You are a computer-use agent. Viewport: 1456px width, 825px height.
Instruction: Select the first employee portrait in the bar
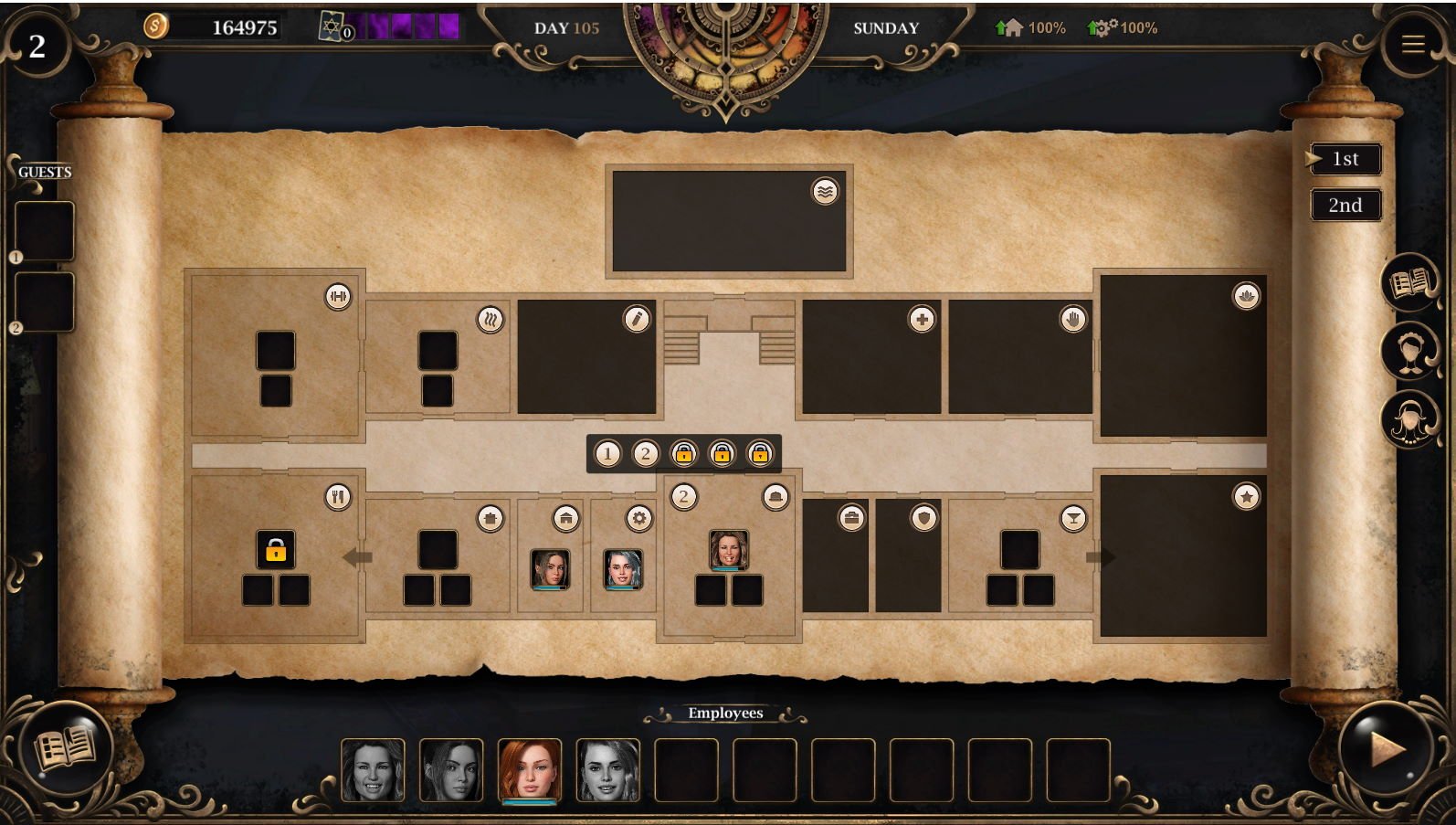point(373,770)
